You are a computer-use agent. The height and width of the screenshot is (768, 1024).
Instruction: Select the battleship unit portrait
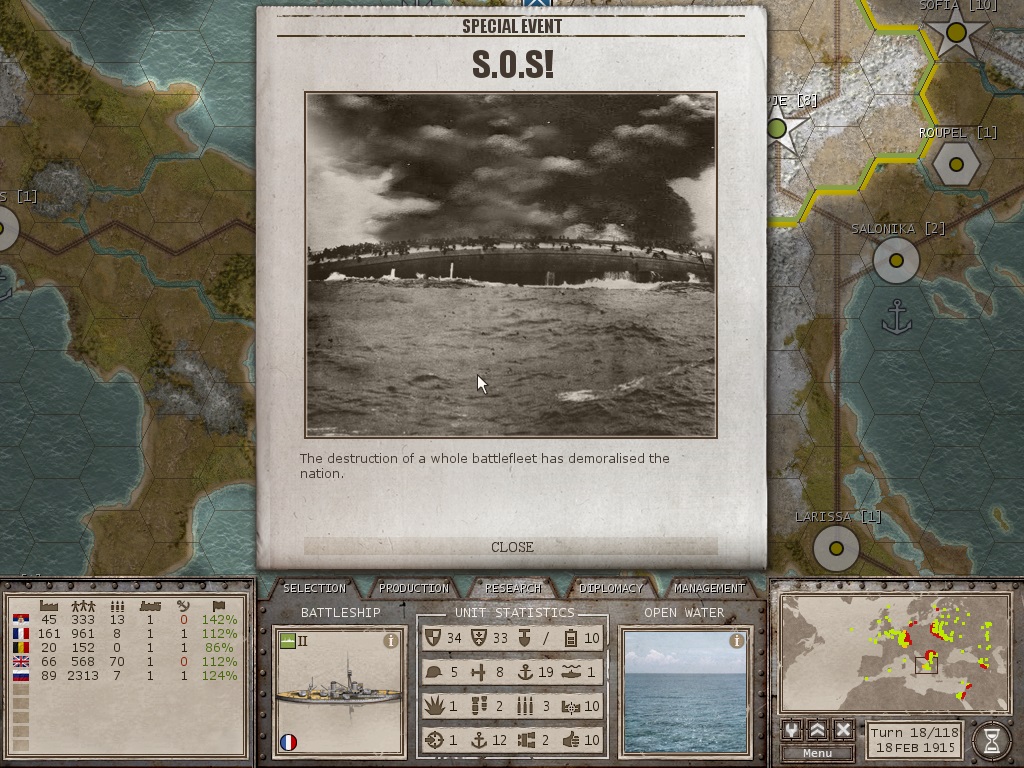(x=339, y=692)
